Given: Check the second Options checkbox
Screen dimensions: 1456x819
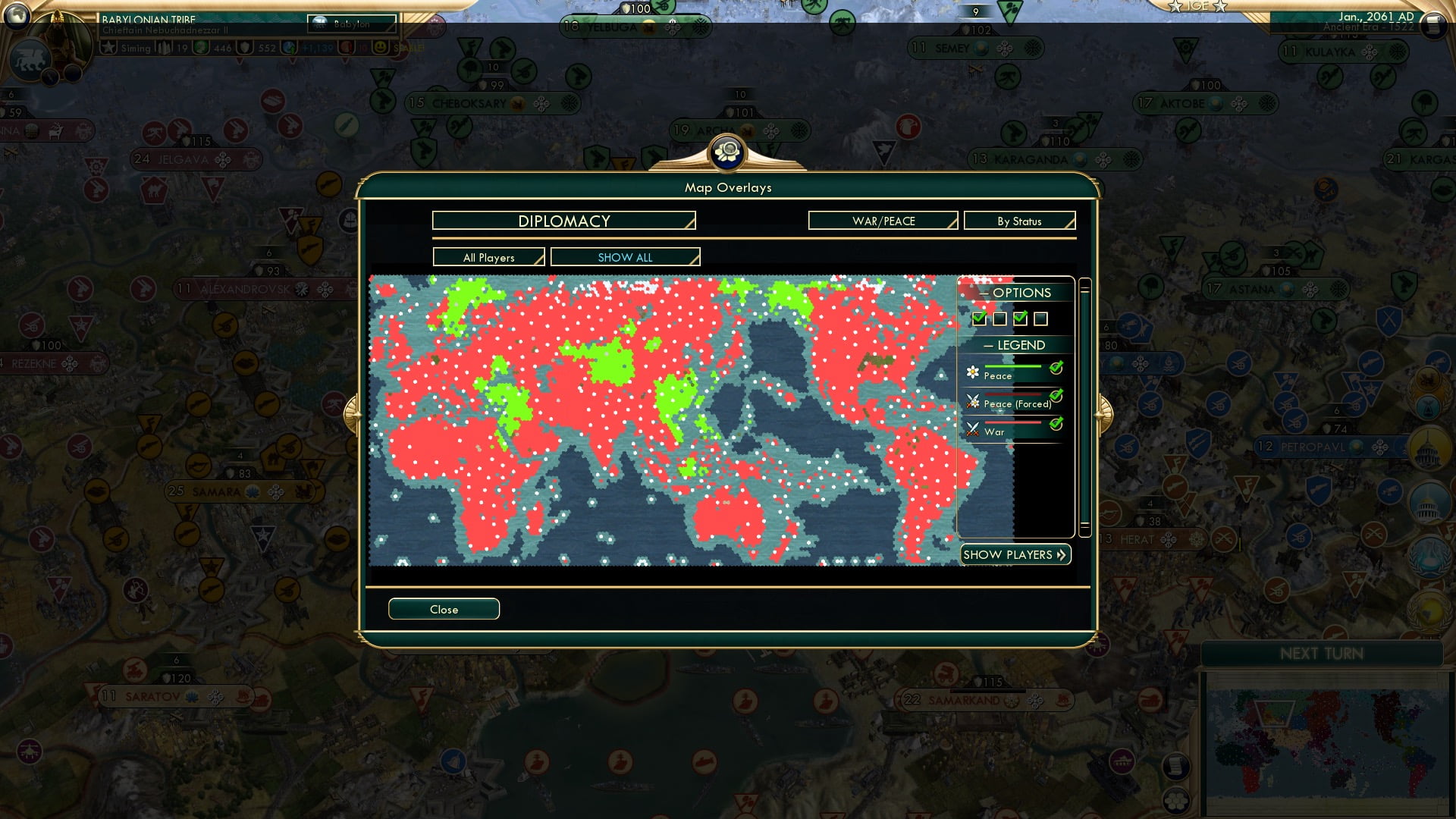Looking at the screenshot, I should (999, 318).
